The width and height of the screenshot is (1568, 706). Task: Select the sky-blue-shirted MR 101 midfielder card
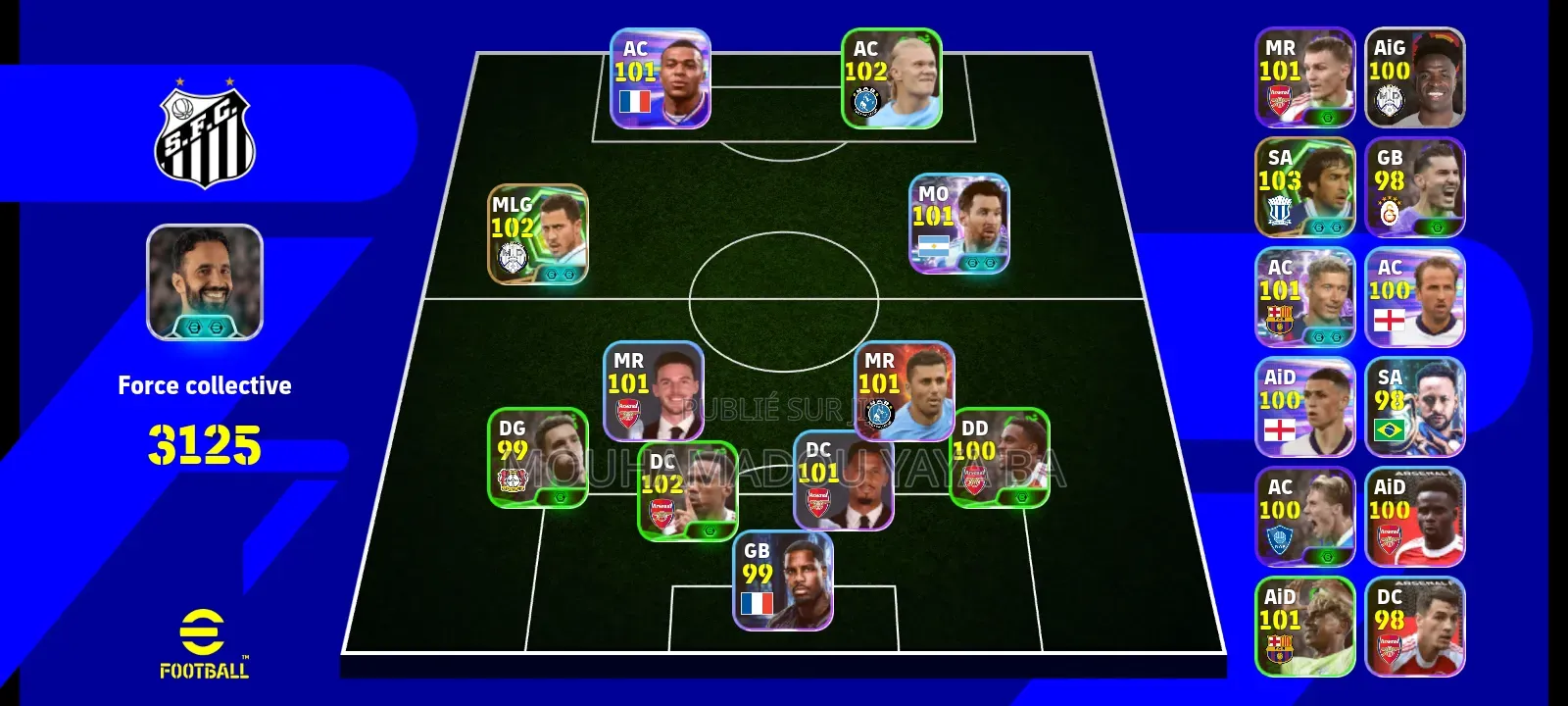pyautogui.click(x=904, y=391)
